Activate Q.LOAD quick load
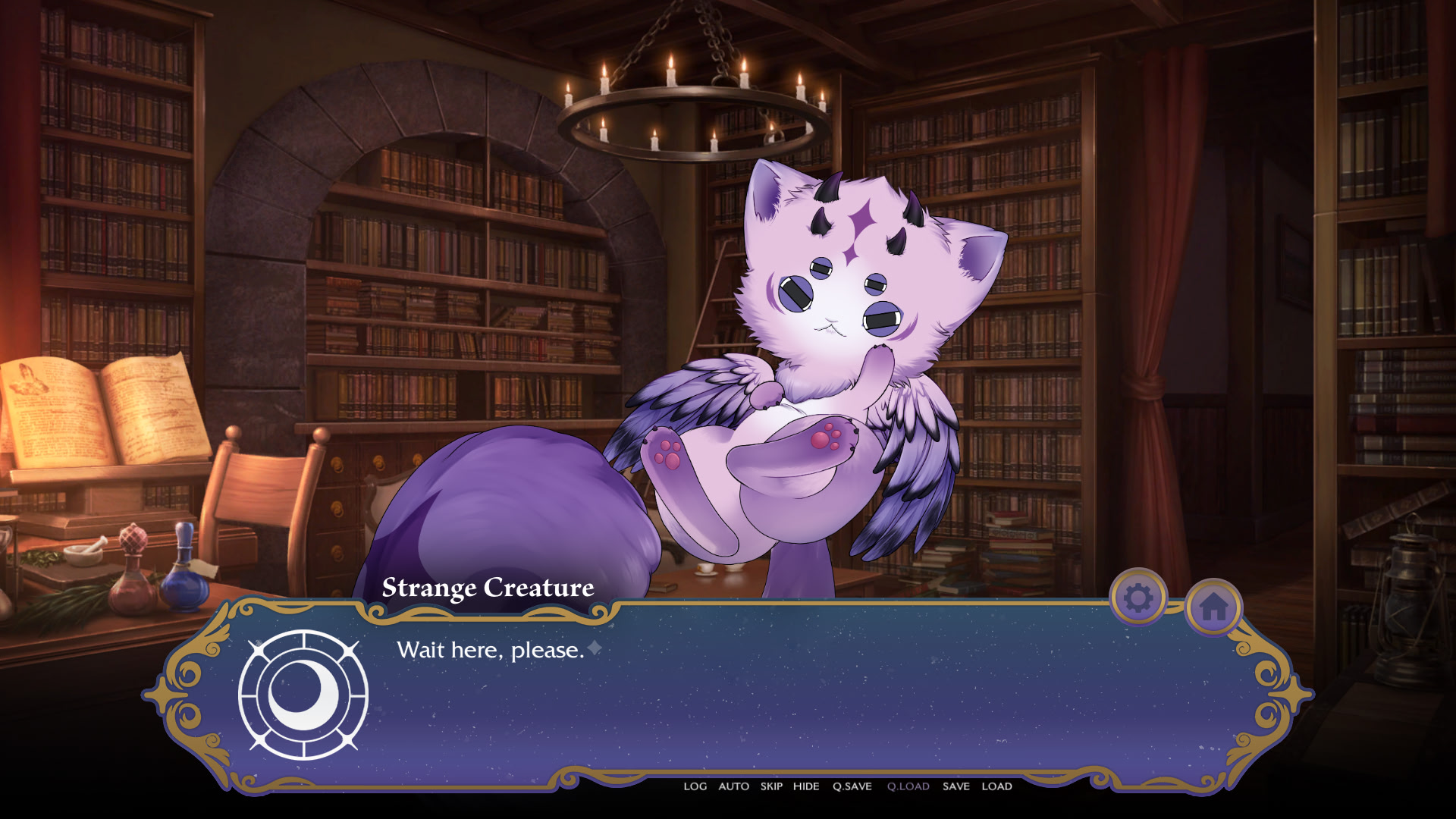This screenshot has width=1456, height=819. (907, 786)
